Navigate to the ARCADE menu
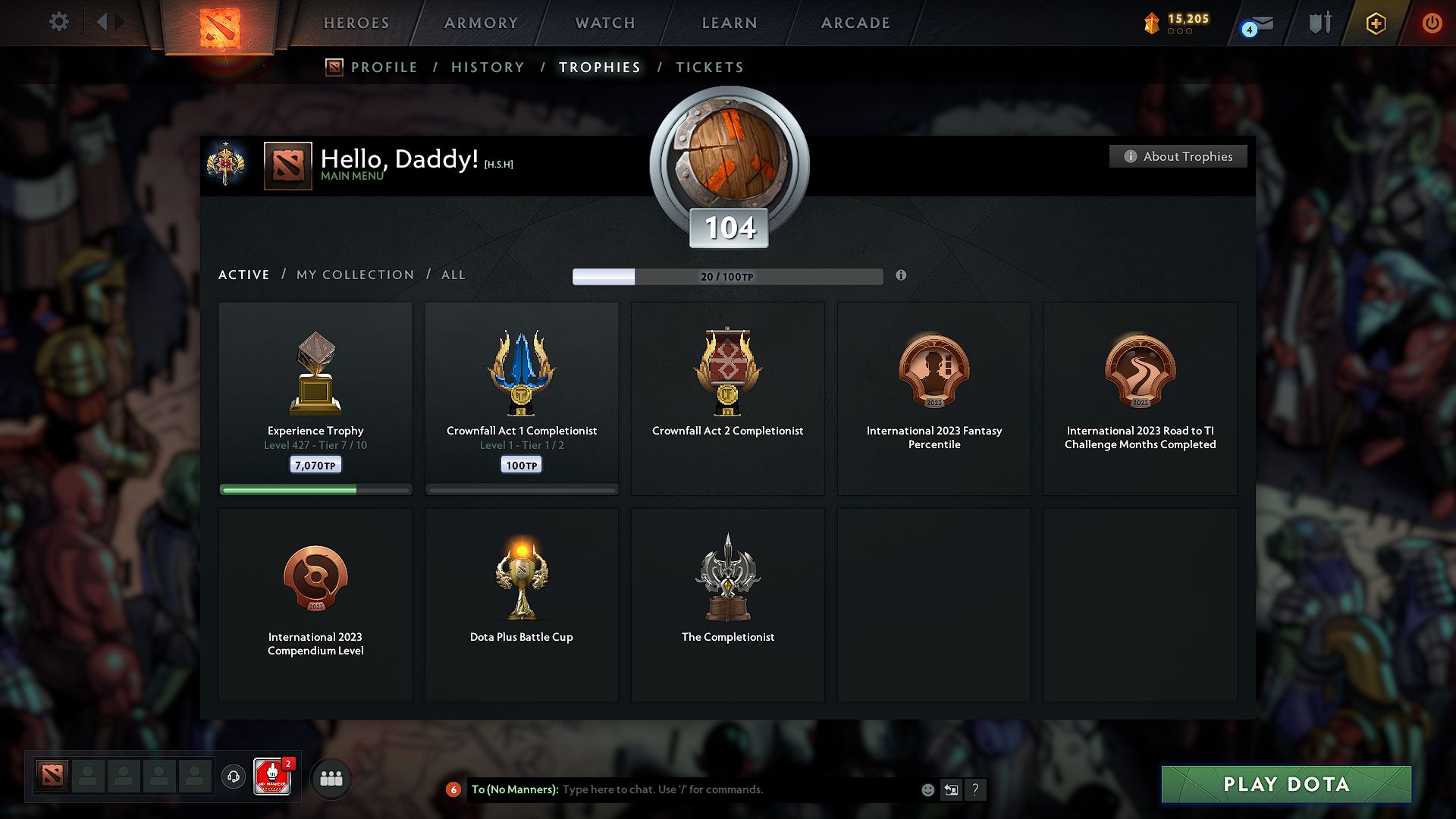 (x=855, y=23)
